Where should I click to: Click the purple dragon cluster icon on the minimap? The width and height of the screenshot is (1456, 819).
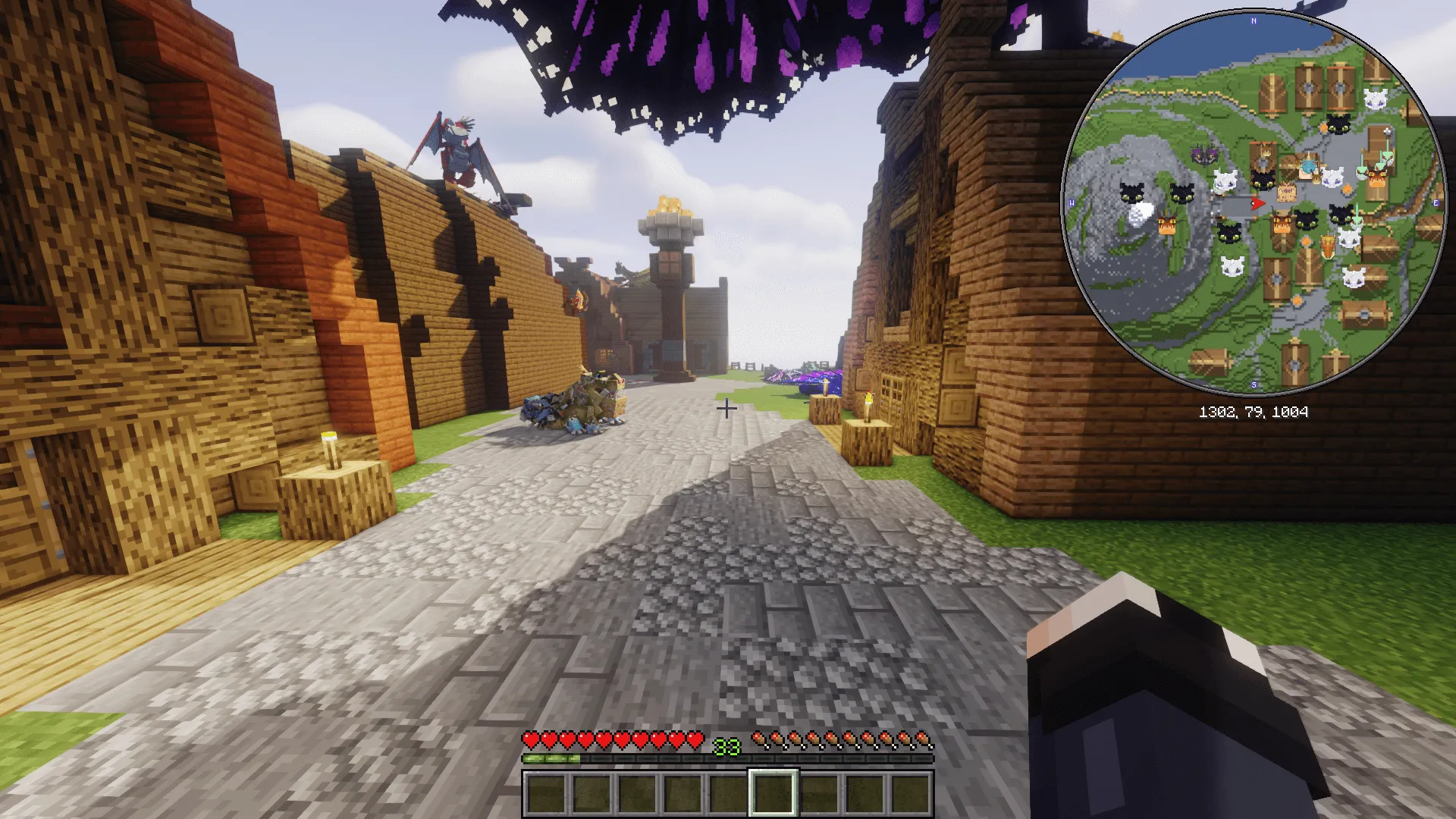point(1204,152)
